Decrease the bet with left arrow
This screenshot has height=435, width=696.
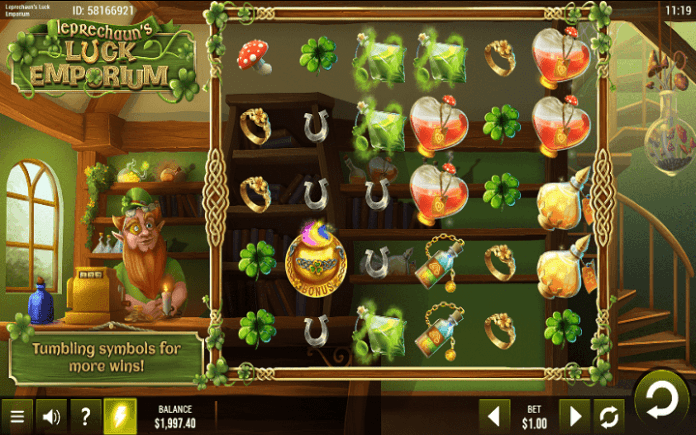491,415
